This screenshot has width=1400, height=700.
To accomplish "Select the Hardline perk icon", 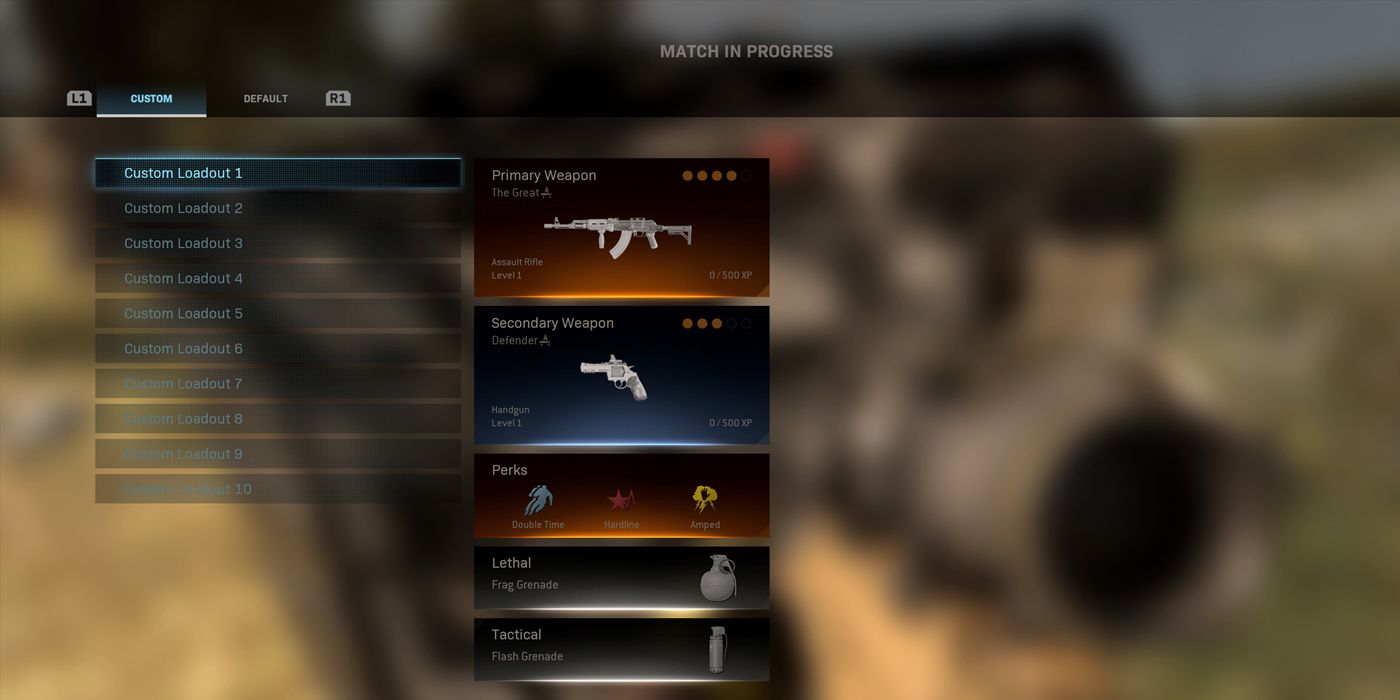I will point(621,501).
